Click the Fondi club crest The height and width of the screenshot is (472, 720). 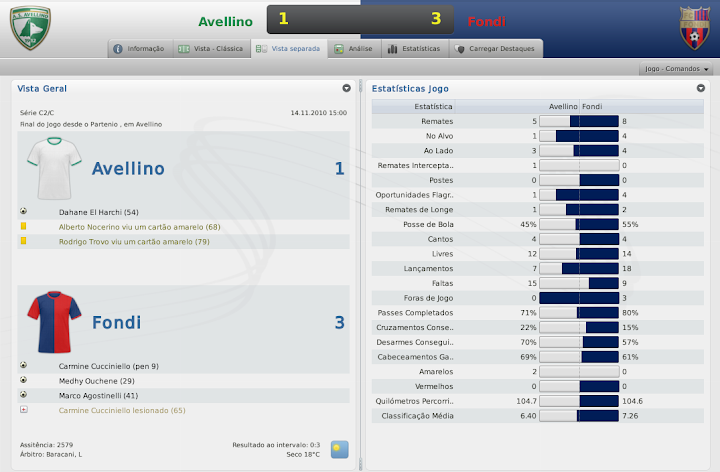click(694, 25)
